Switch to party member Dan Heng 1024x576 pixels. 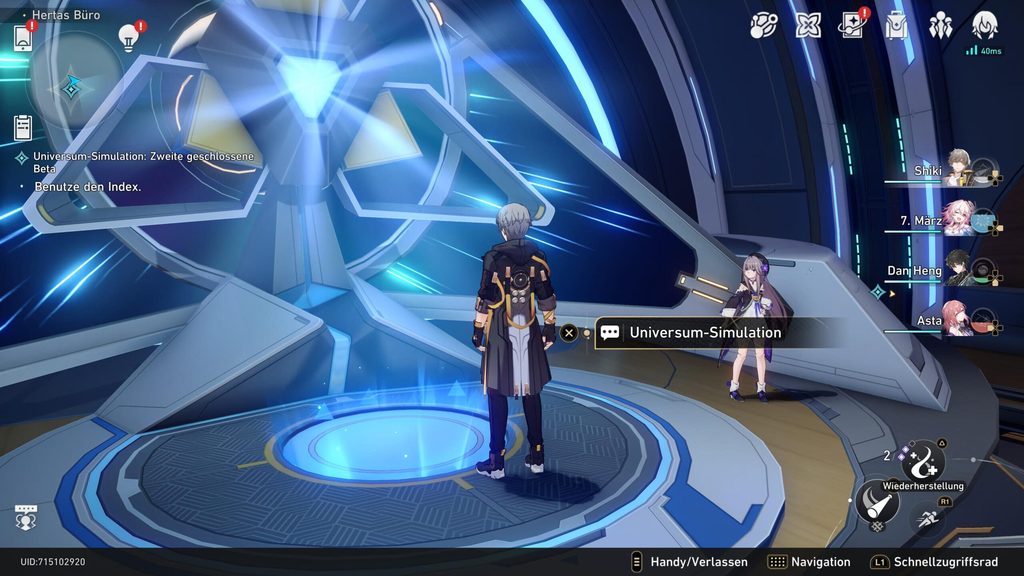(x=960, y=270)
